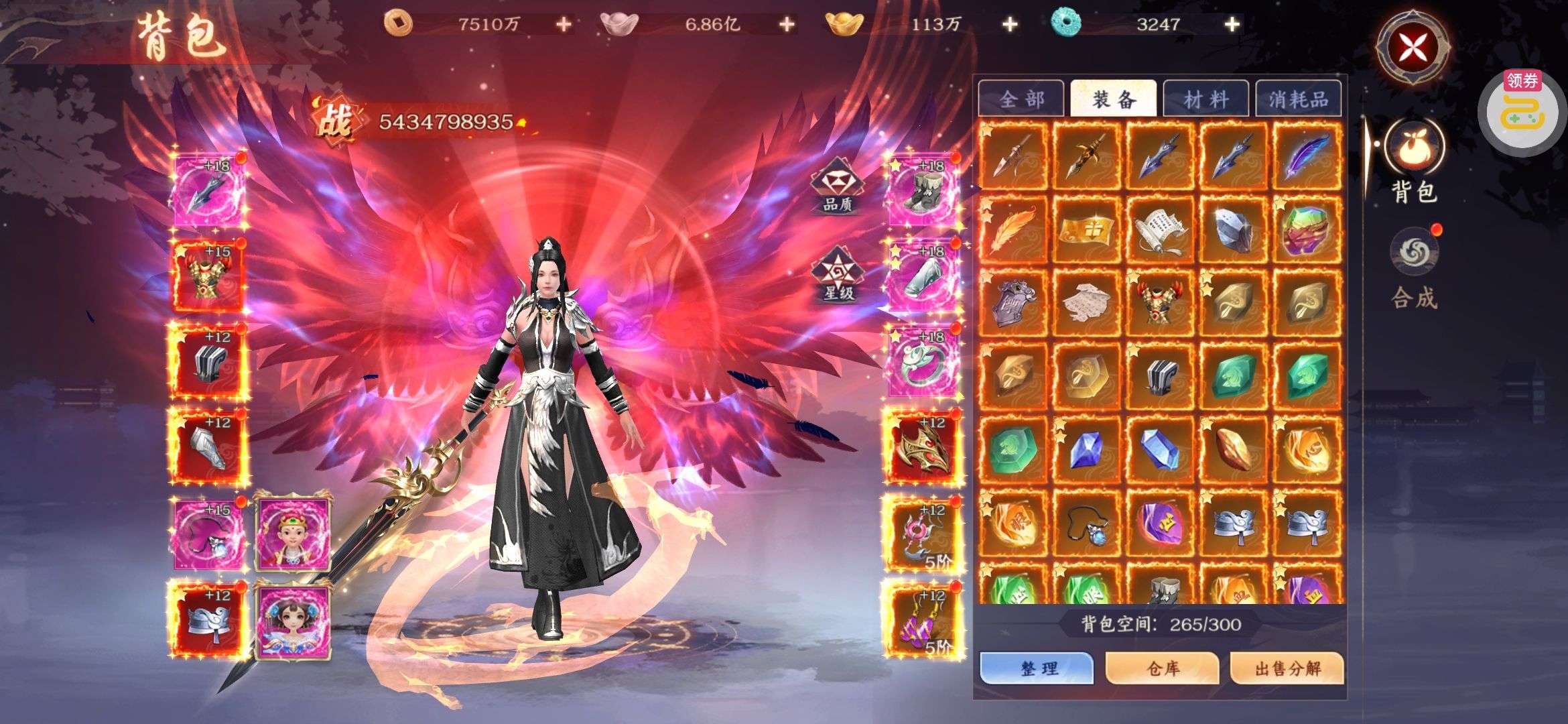The image size is (1568, 724).
Task: Click the 整理 sort button
Action: (1037, 668)
